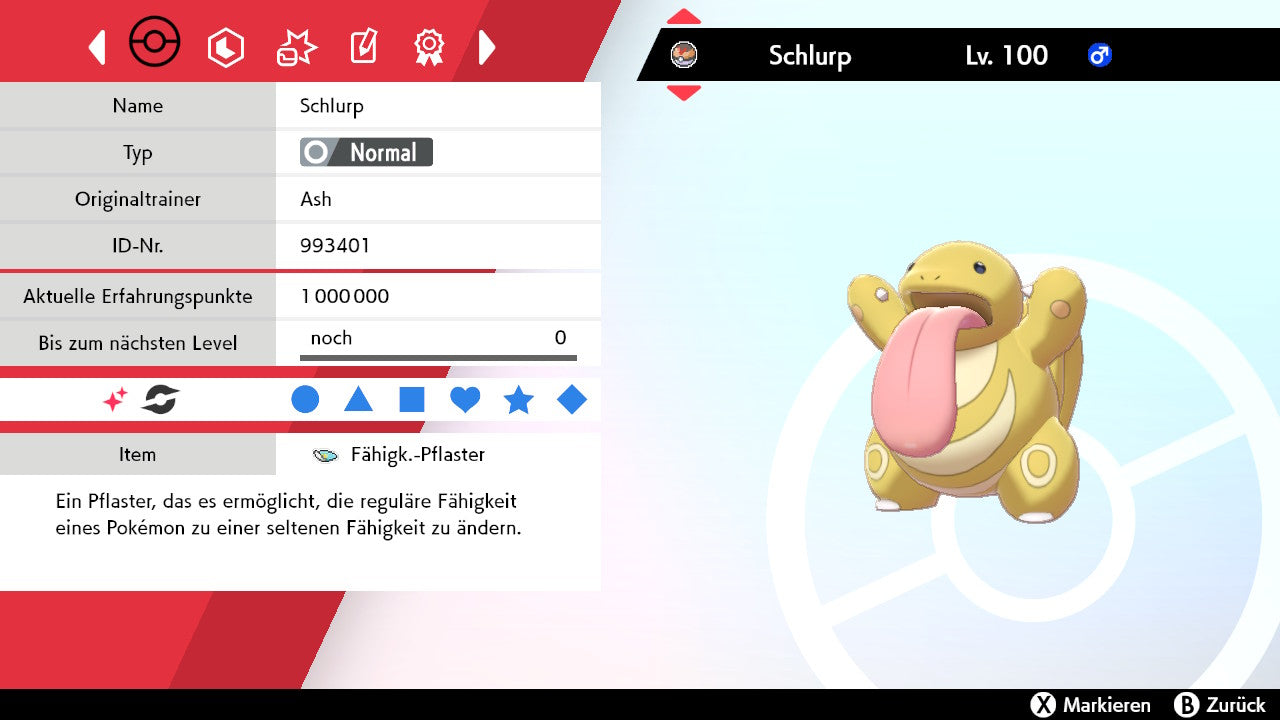
Task: Open the ribbons tab
Action: tap(429, 46)
